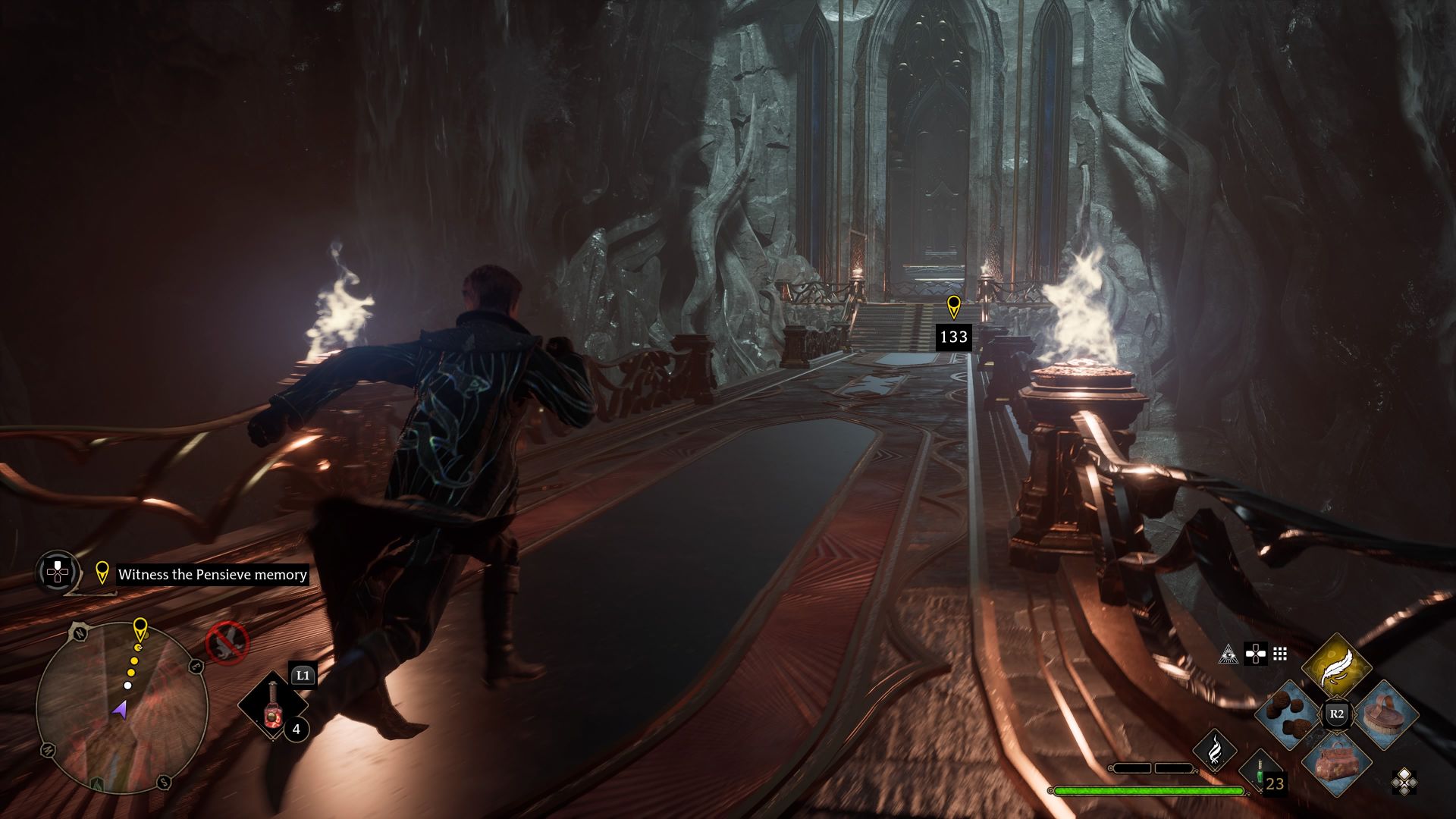The image size is (1456, 819).
Task: Click the all-seeing eye pyramid icon
Action: (x=1228, y=654)
